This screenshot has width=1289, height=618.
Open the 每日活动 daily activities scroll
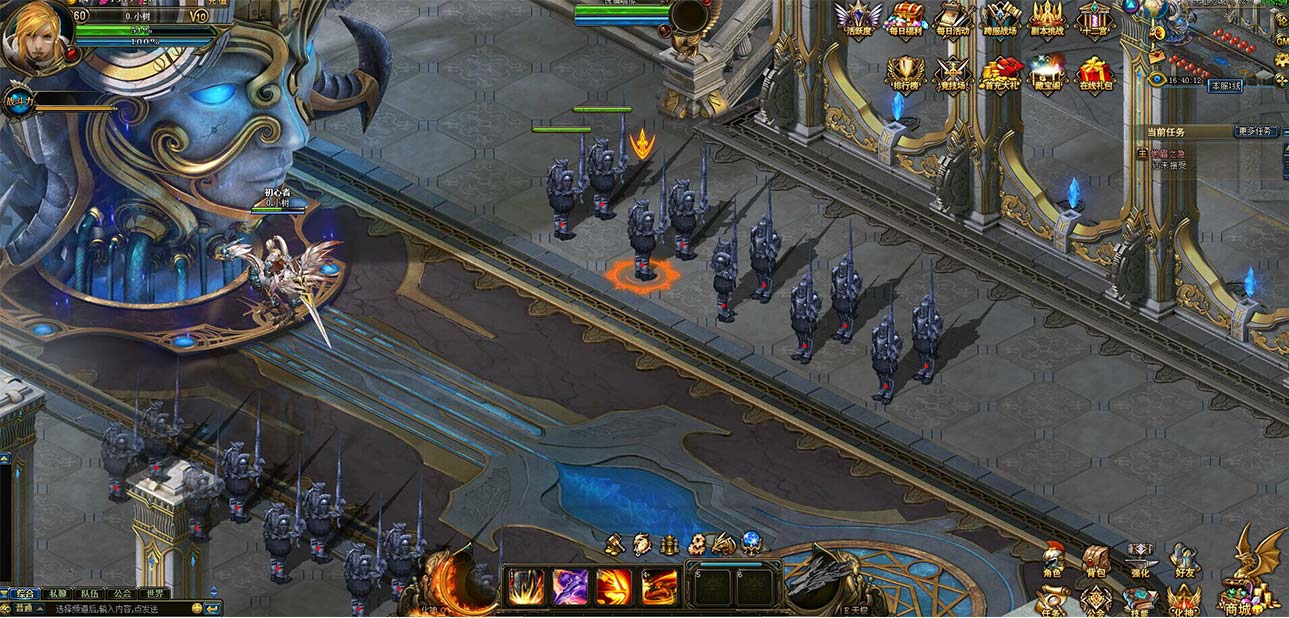pos(952,19)
